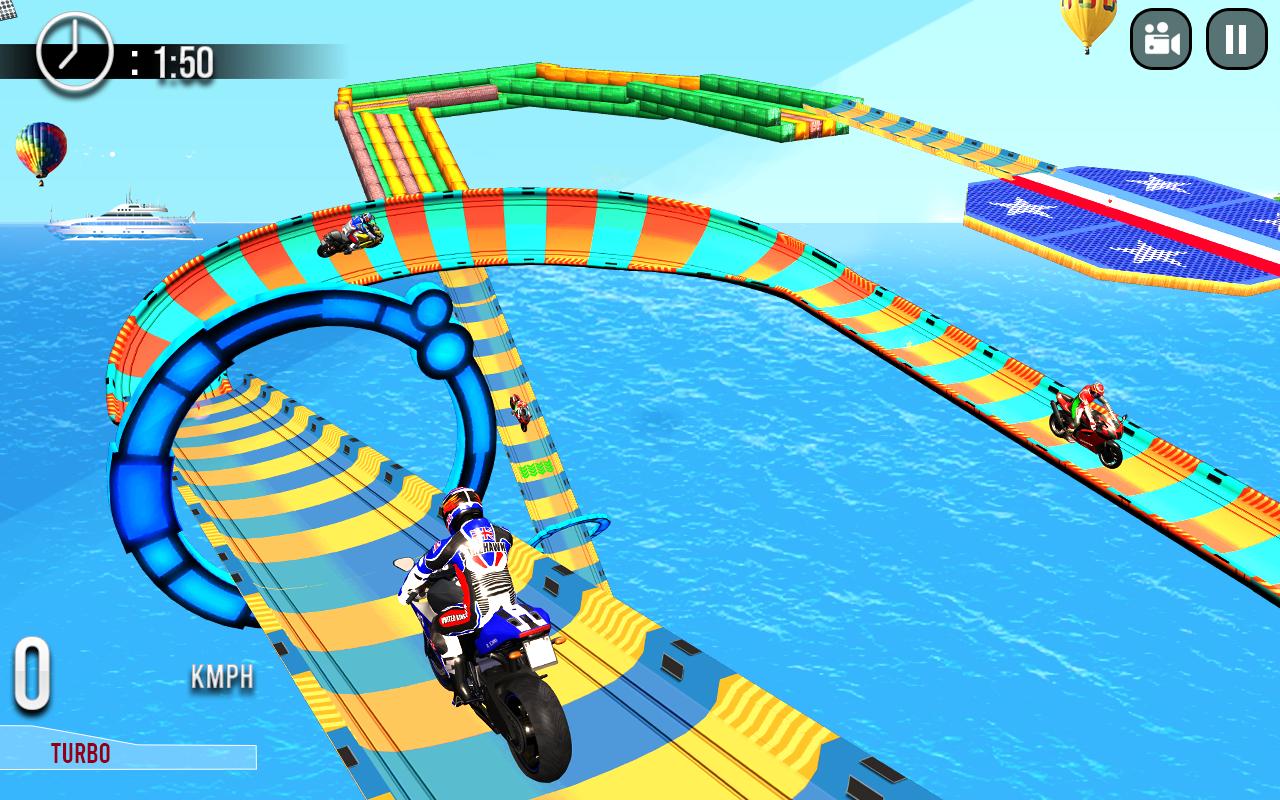
Task: Pause the game
Action: pyautogui.click(x=1236, y=39)
